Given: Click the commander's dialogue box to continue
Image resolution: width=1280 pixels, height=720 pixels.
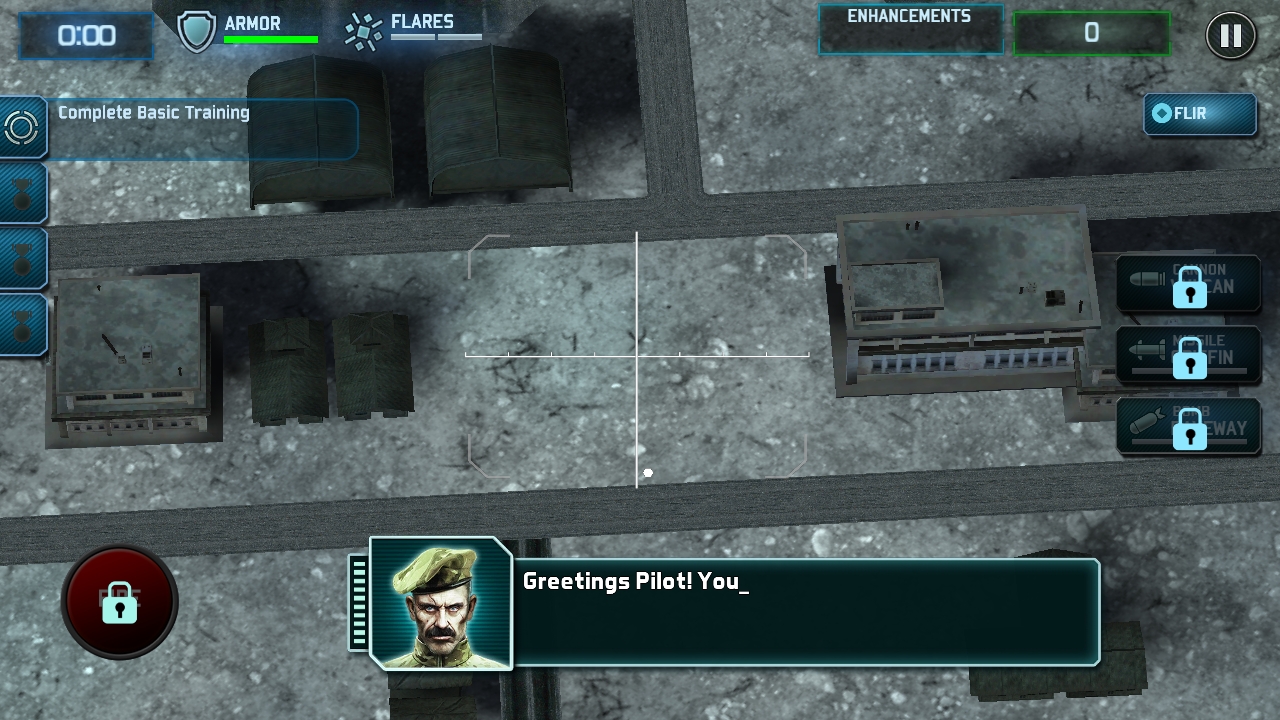Looking at the screenshot, I should (x=805, y=612).
